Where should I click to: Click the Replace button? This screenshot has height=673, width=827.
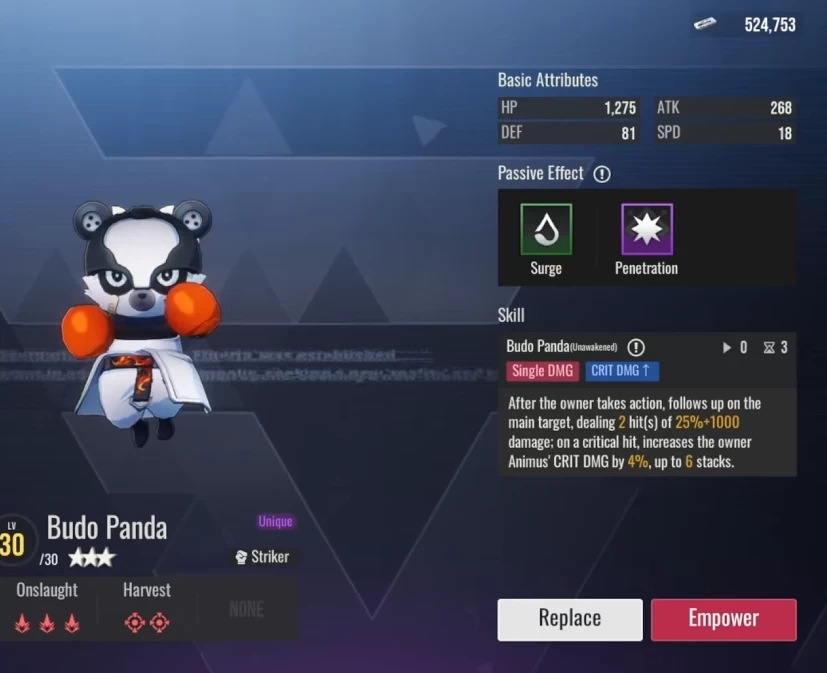pyautogui.click(x=569, y=619)
